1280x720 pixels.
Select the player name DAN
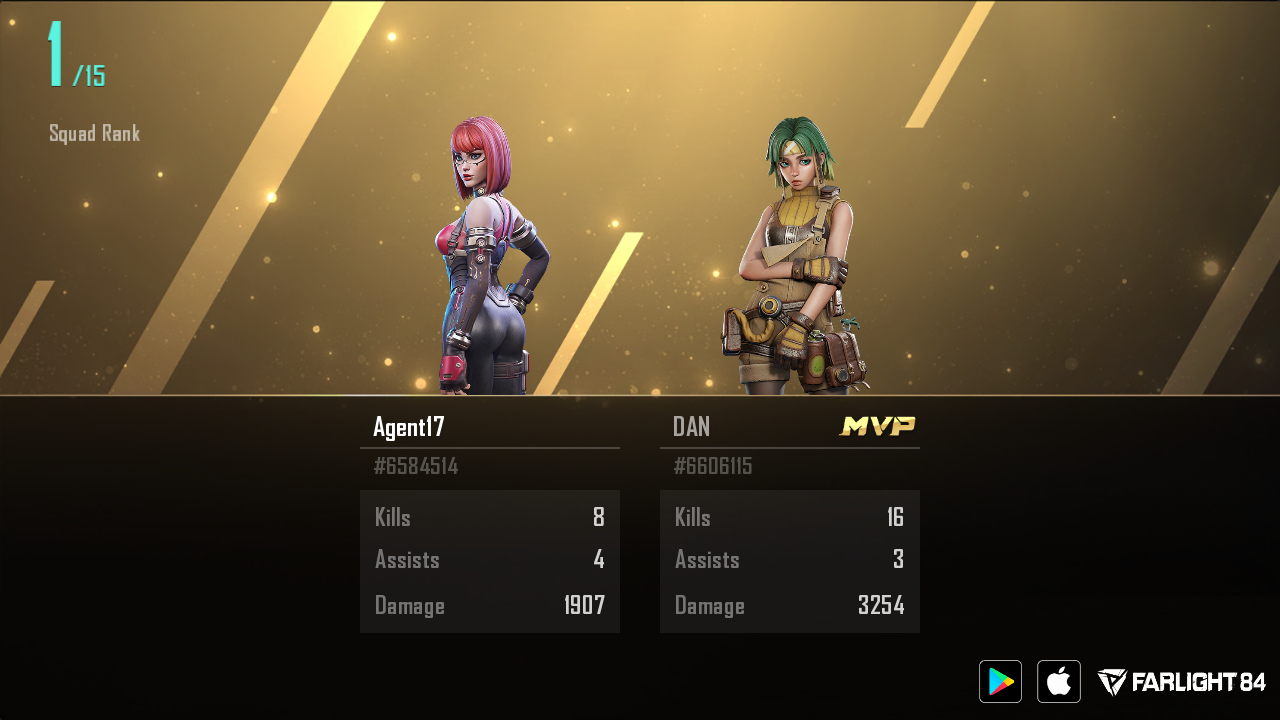click(x=692, y=427)
